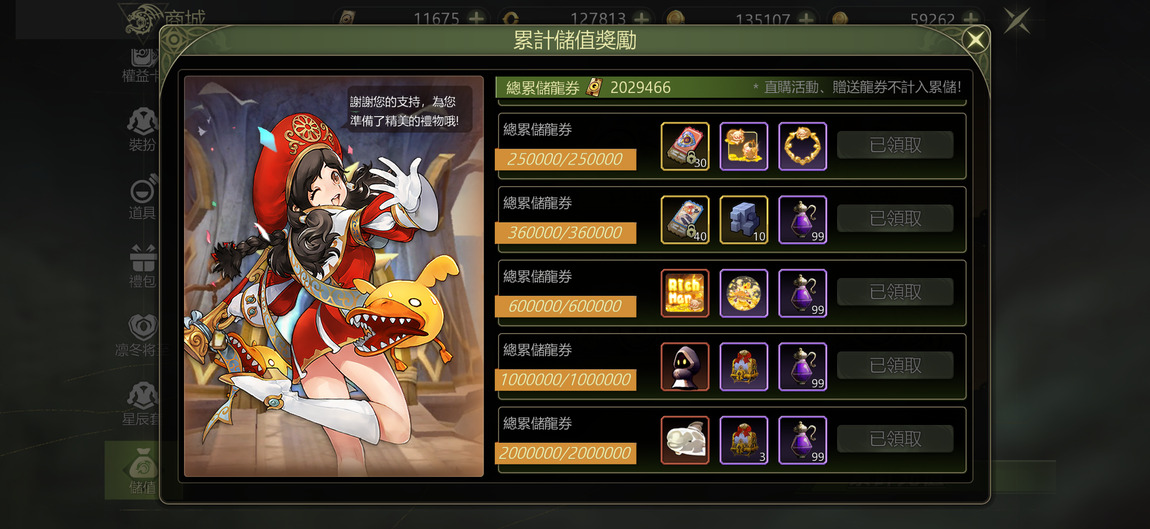Image resolution: width=1150 pixels, height=529 pixels.
Task: Switch to the 道具 shop tab
Action: tap(143, 198)
